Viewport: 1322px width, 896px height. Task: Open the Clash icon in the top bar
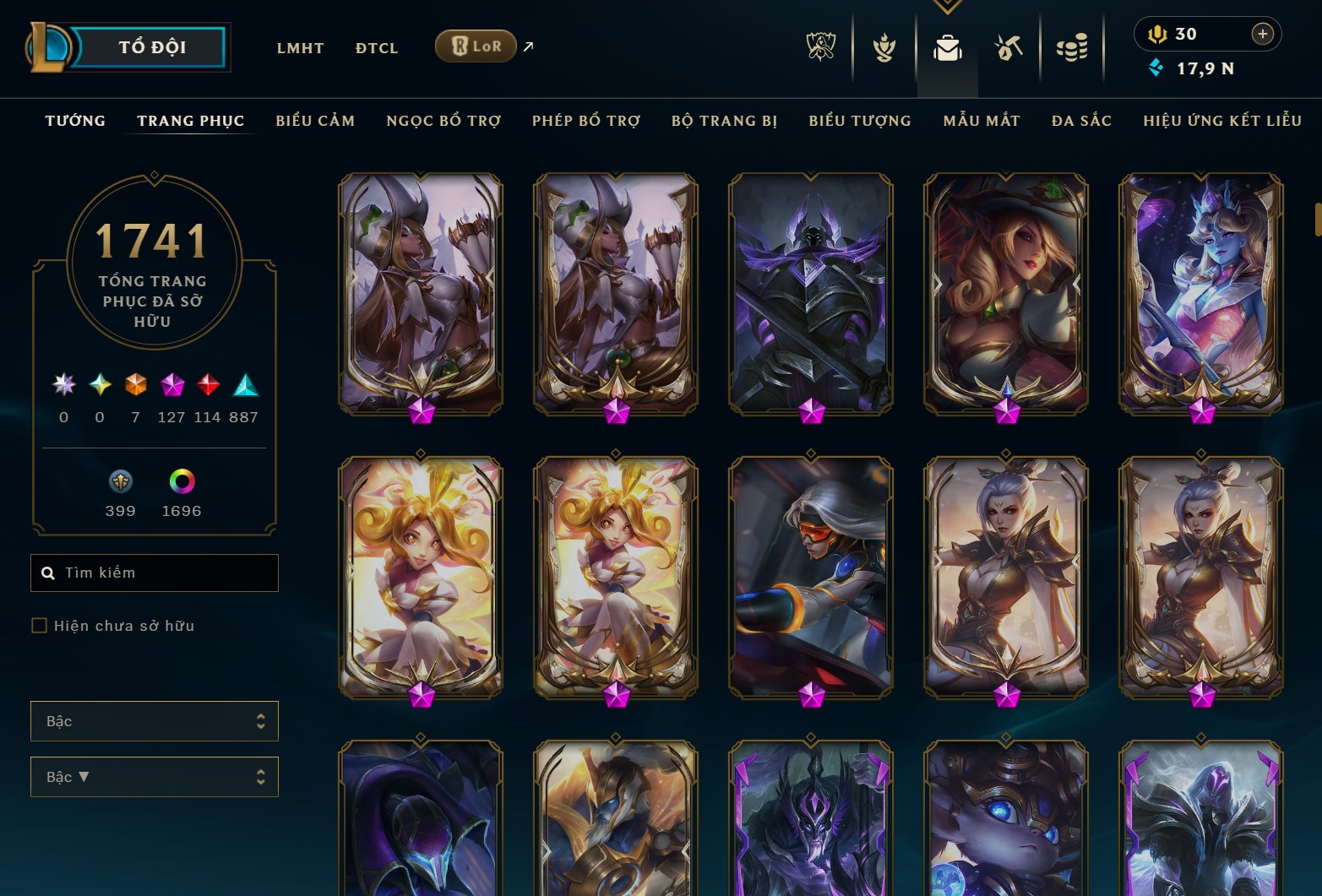883,46
